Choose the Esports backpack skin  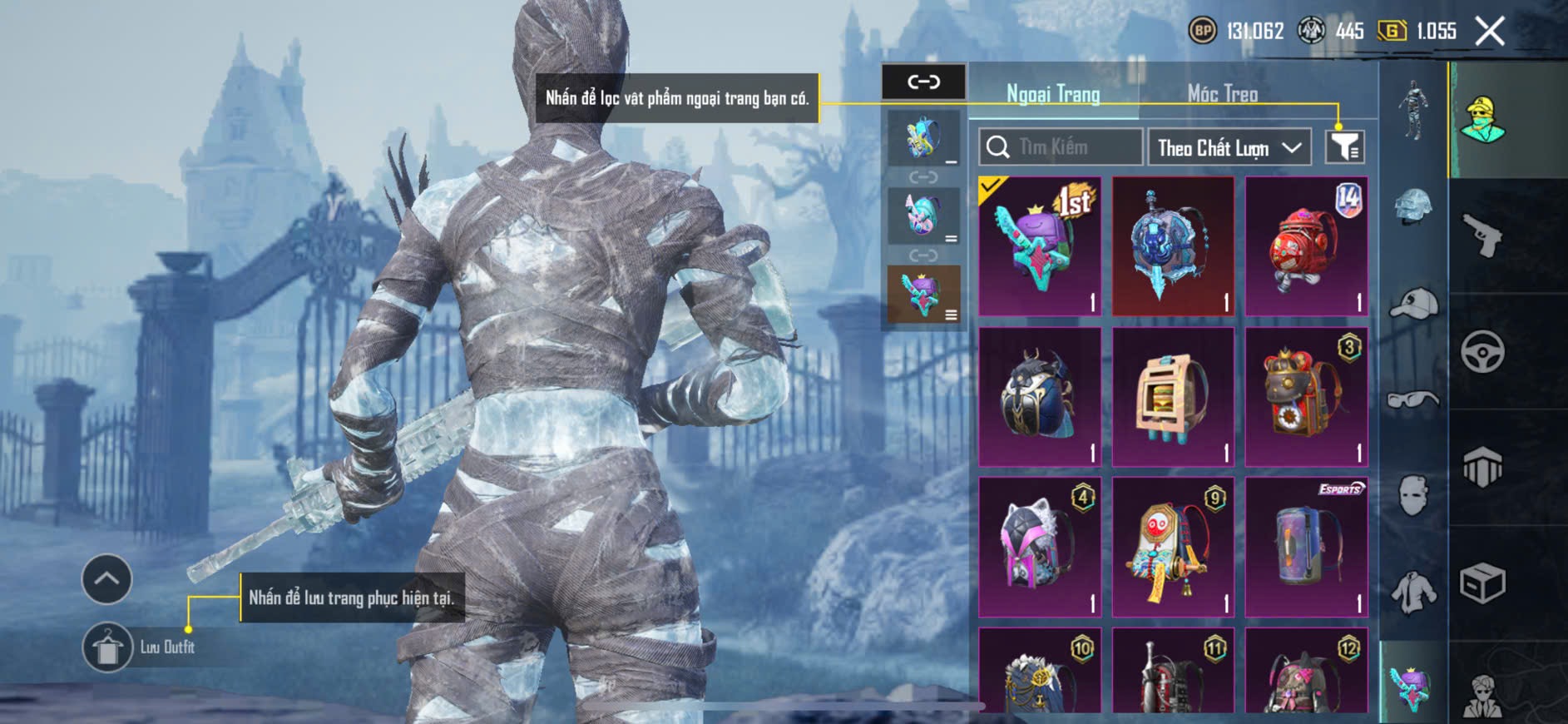(1306, 547)
